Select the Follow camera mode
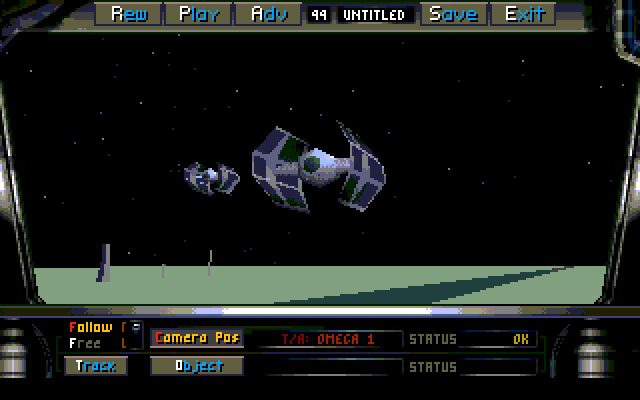 coord(91,327)
